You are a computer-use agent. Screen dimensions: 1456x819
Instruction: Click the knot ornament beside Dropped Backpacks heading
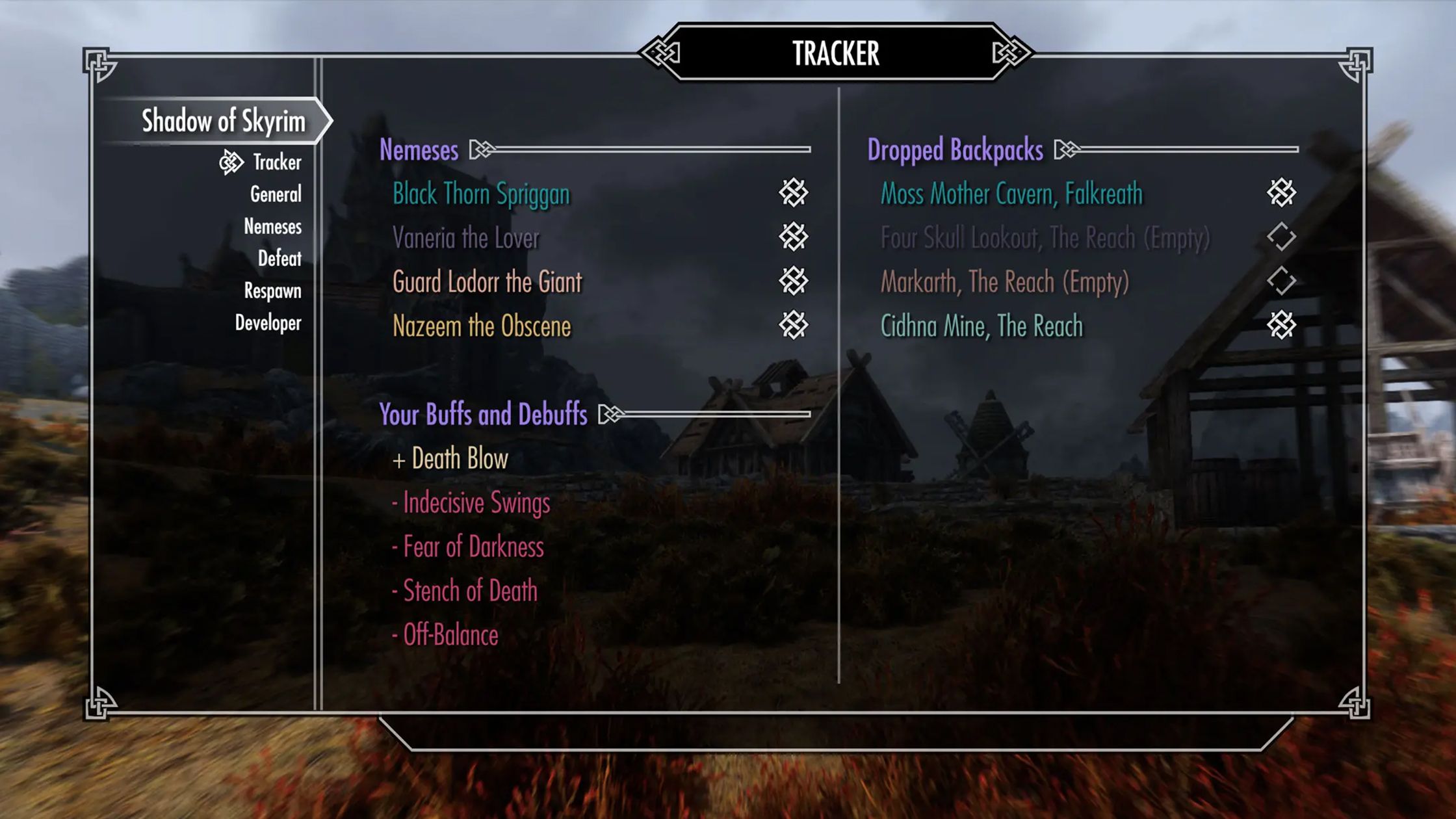click(x=1067, y=150)
